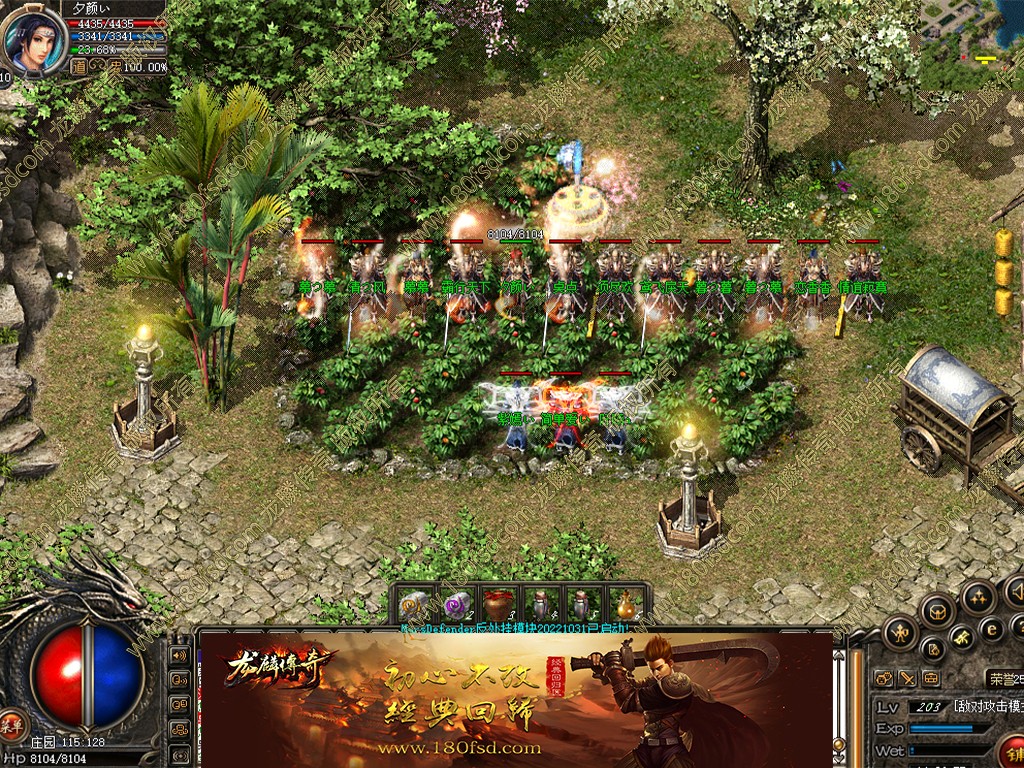Click the small sword icon button

coord(908,678)
